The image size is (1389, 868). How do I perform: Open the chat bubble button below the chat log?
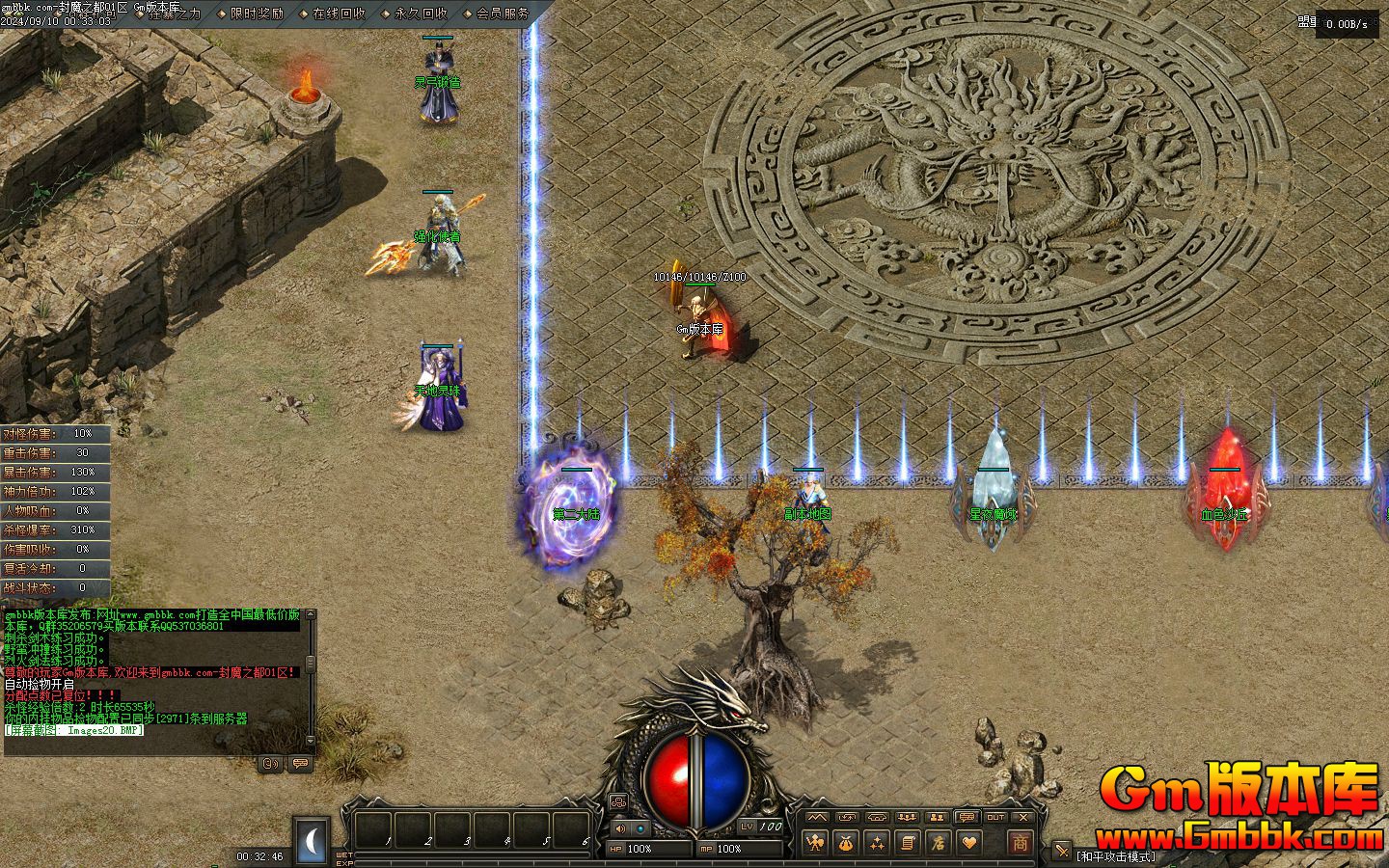[300, 763]
